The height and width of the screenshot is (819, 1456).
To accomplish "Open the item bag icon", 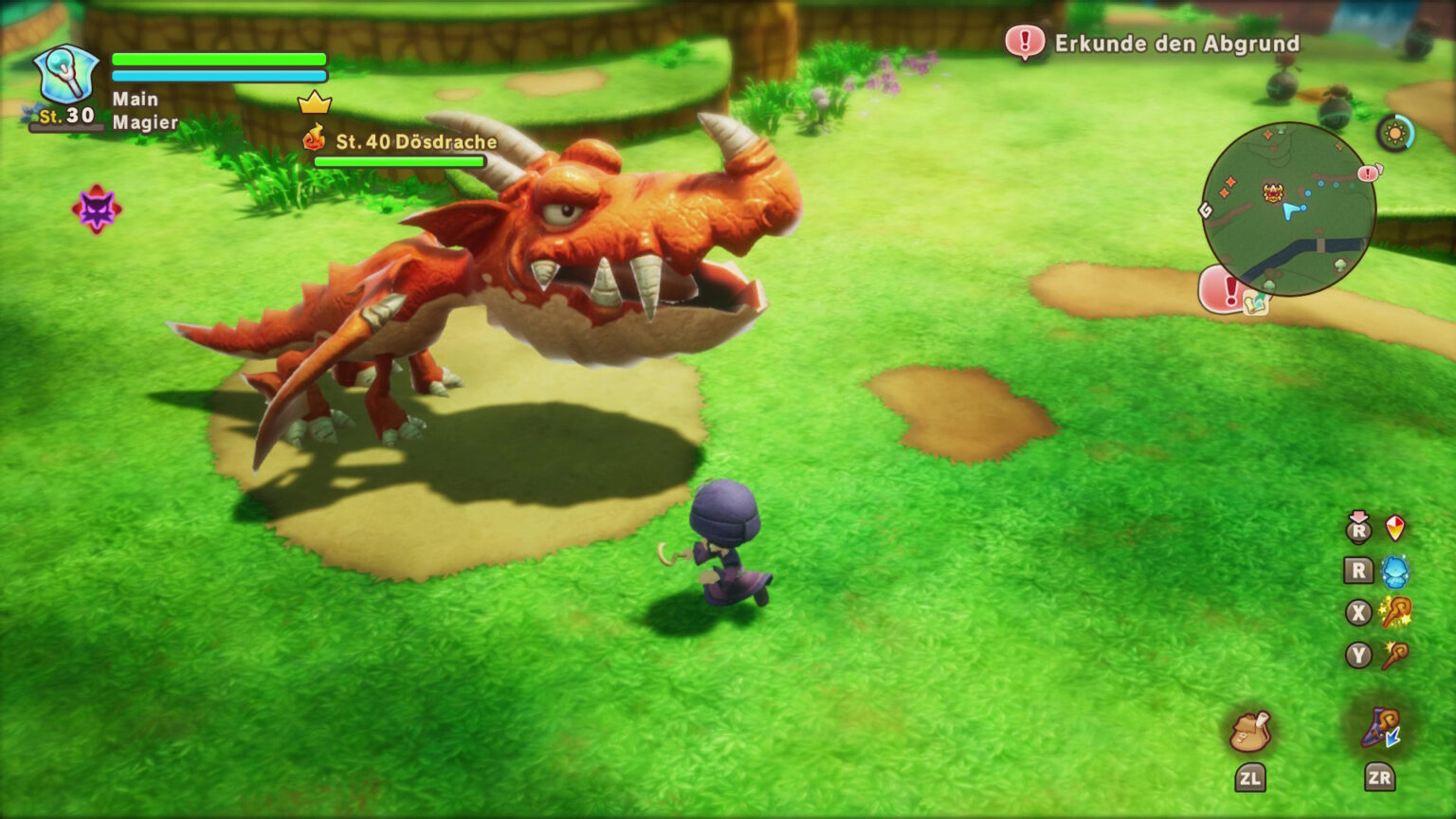I will [1249, 731].
